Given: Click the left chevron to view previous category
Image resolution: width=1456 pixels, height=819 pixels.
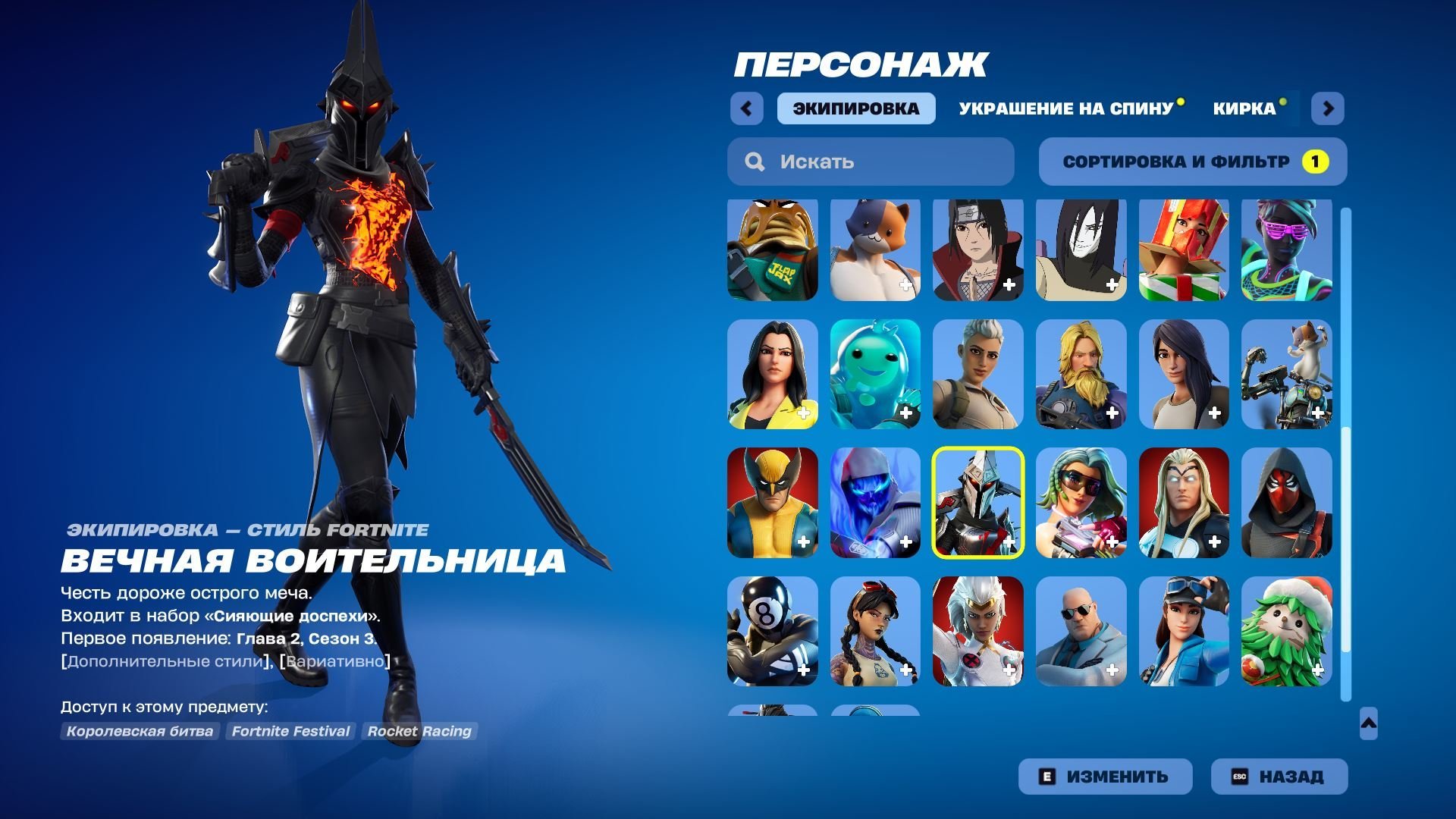Looking at the screenshot, I should pyautogui.click(x=747, y=108).
